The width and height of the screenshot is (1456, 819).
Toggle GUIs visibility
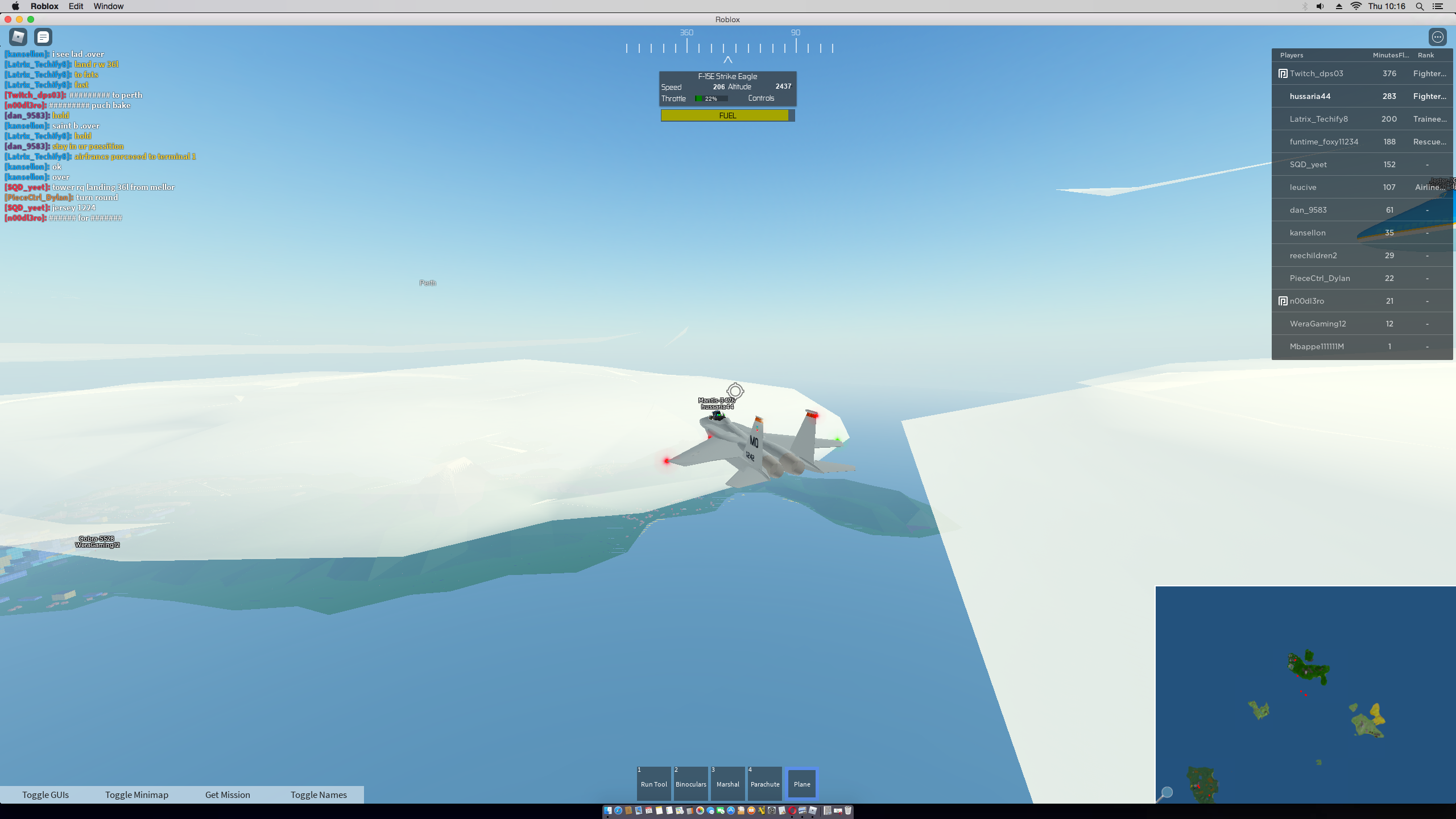[x=45, y=795]
